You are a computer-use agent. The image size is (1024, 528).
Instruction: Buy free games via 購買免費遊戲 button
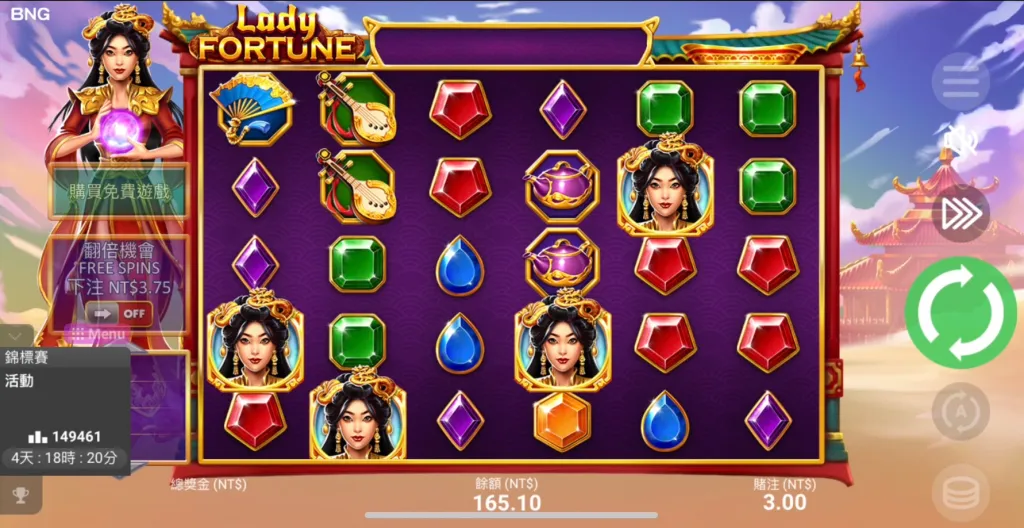(119, 192)
